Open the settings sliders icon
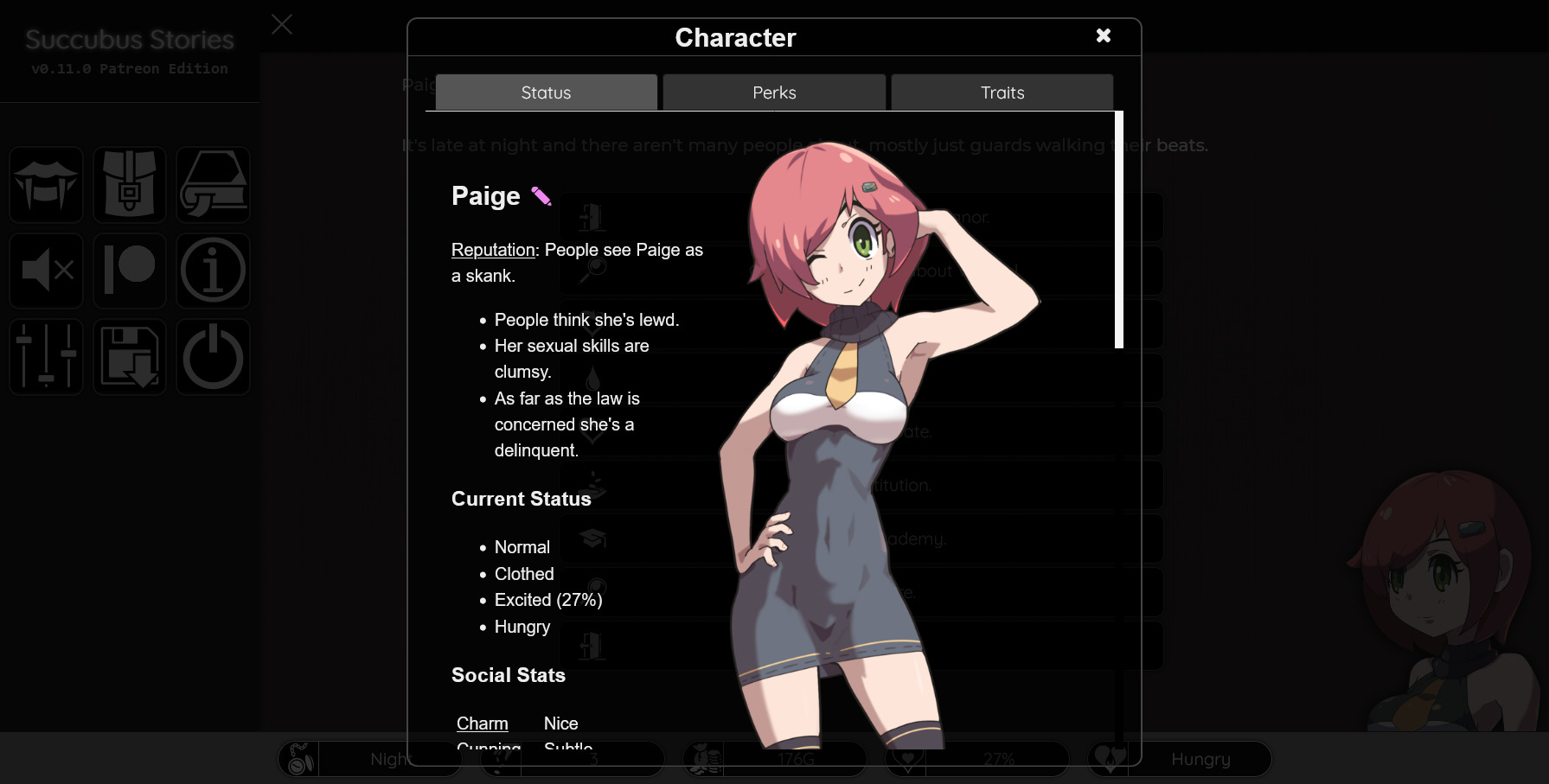The width and height of the screenshot is (1549, 784). pyautogui.click(x=46, y=357)
